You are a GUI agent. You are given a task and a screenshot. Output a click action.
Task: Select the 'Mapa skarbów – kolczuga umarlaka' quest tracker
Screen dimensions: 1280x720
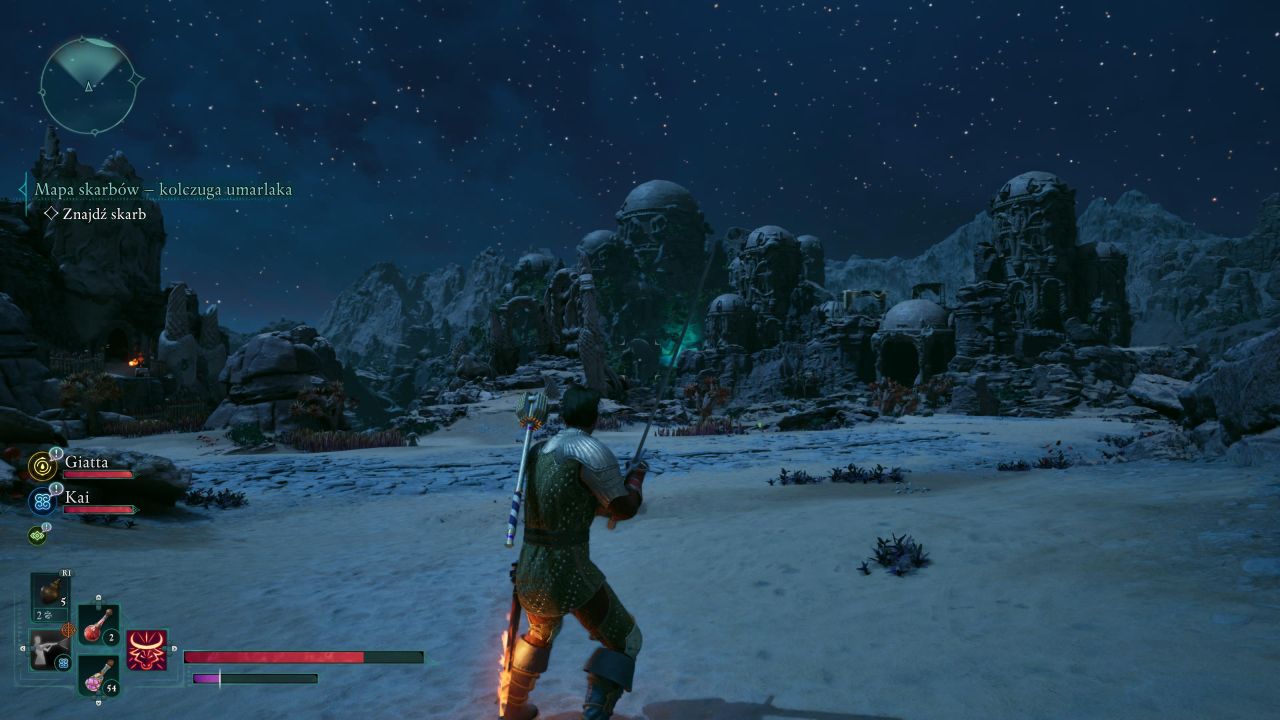point(163,189)
